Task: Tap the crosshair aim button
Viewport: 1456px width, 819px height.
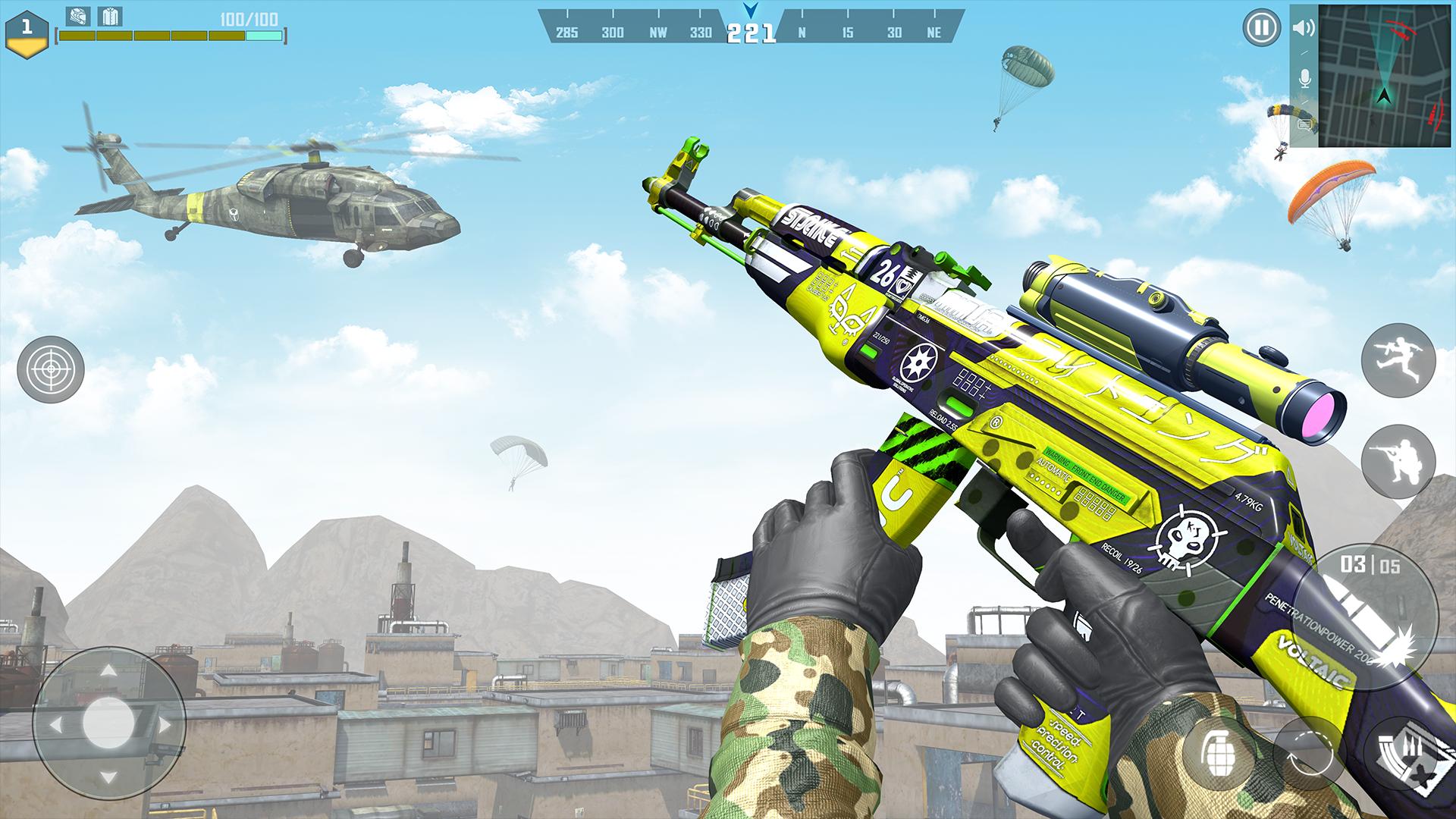Action: [51, 370]
